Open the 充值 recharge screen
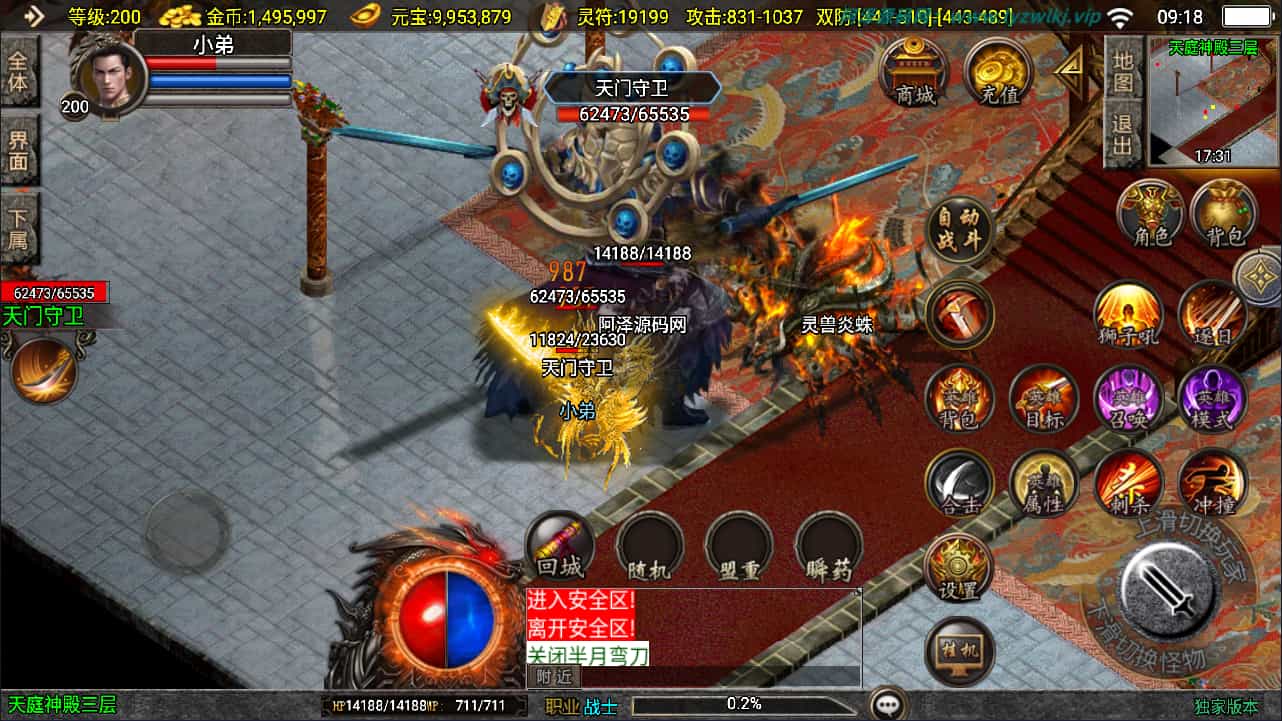Viewport: 1282px width, 721px height. 998,72
